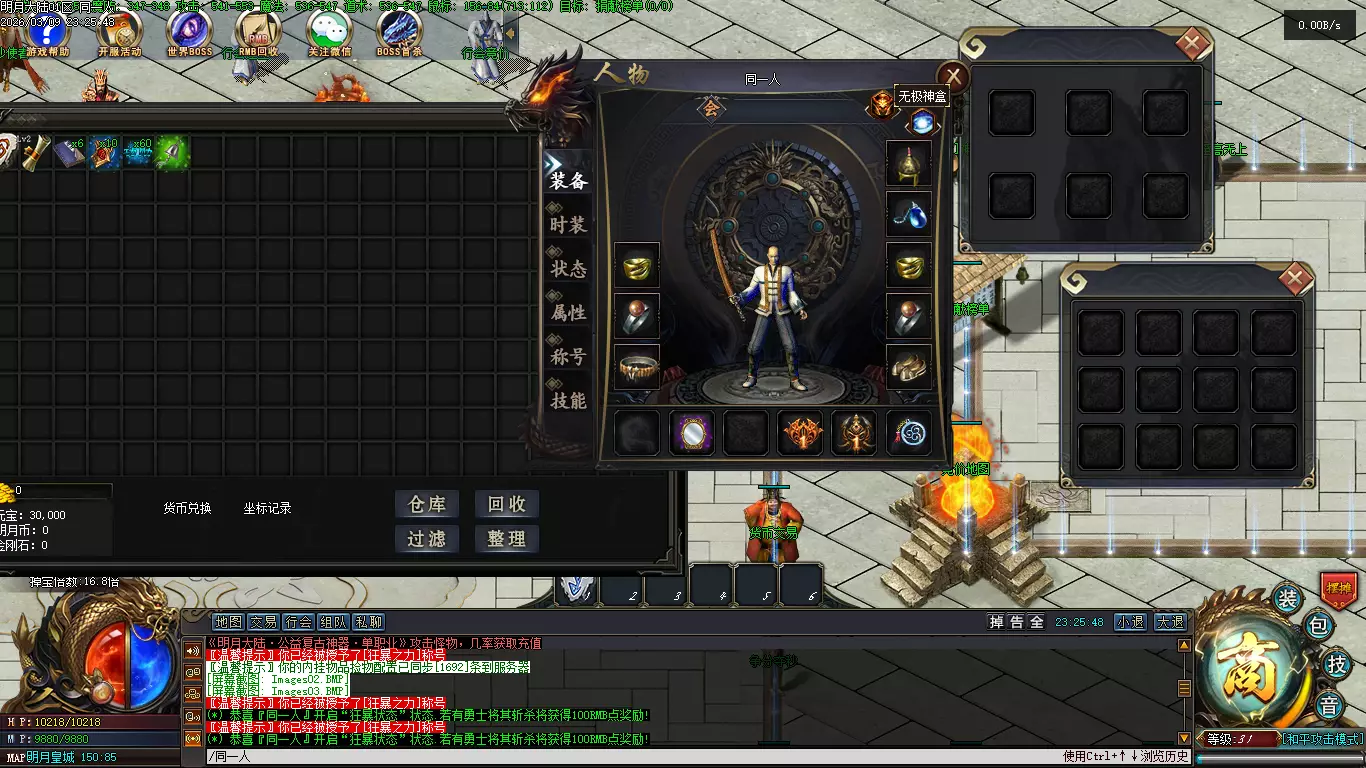Sort the bag with 整理
1366x768 pixels.
pyautogui.click(x=506, y=539)
